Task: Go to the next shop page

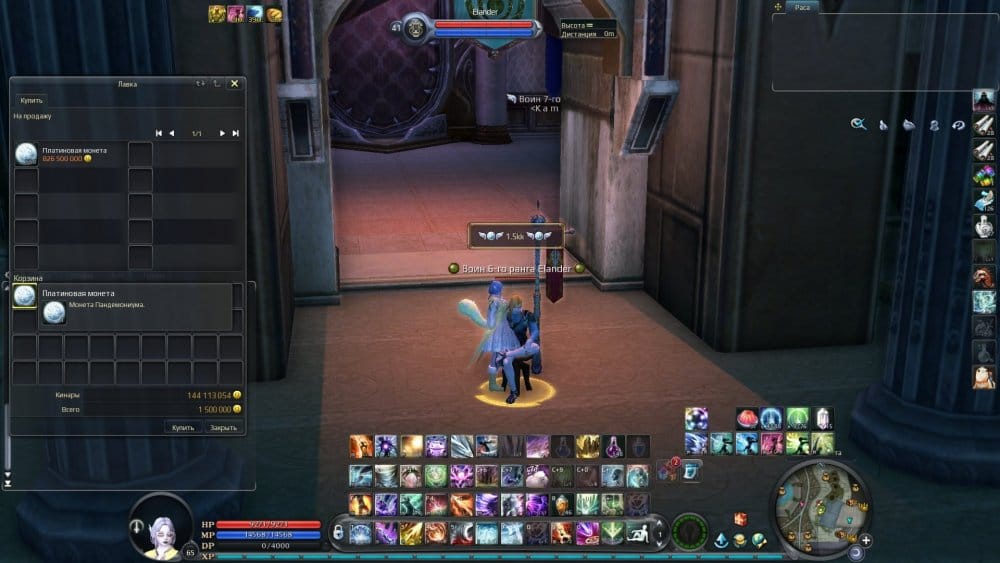Action: click(x=222, y=133)
